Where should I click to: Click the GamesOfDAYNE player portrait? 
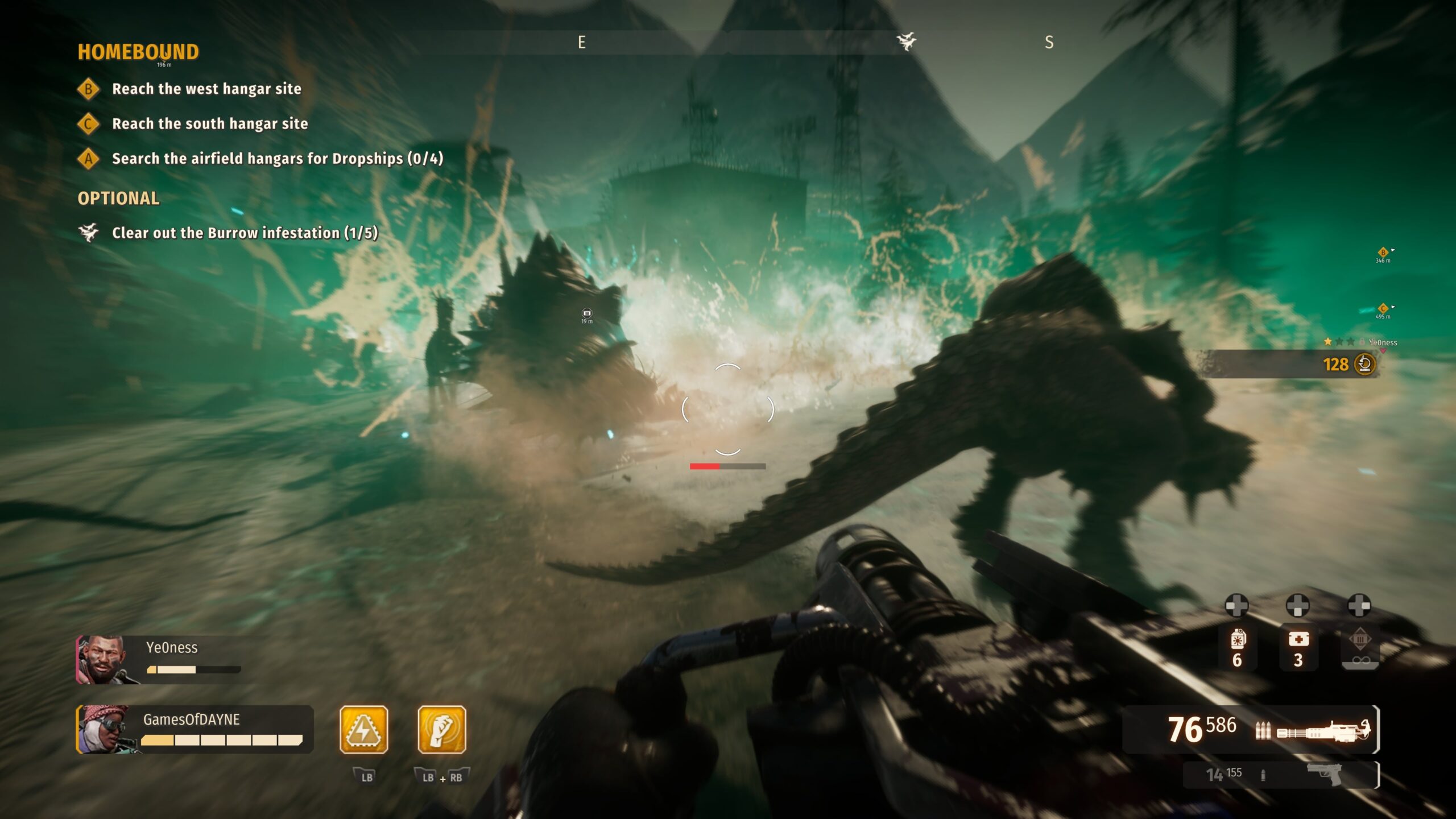pos(102,730)
